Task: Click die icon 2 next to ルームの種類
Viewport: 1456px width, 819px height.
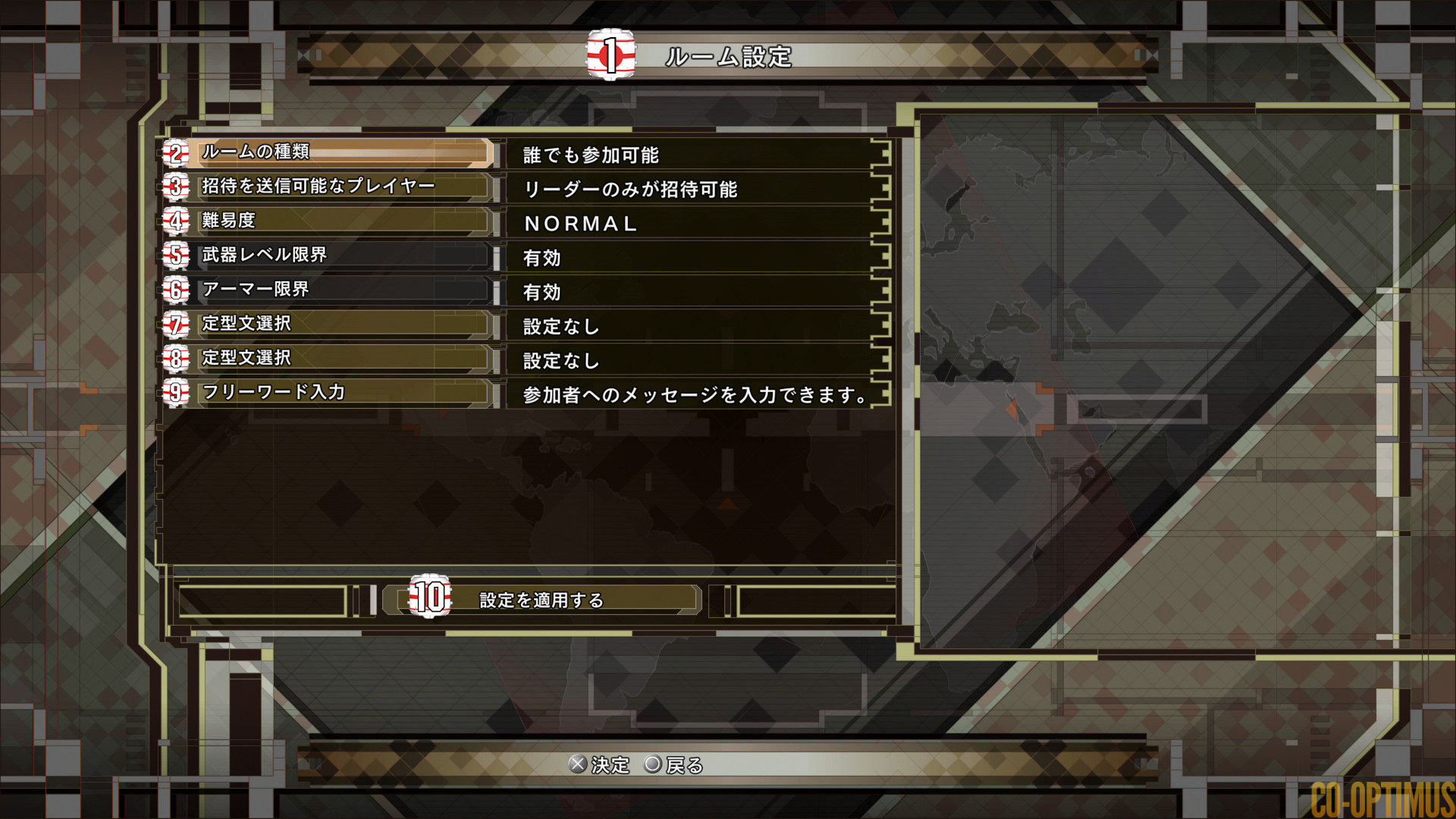Action: click(175, 152)
